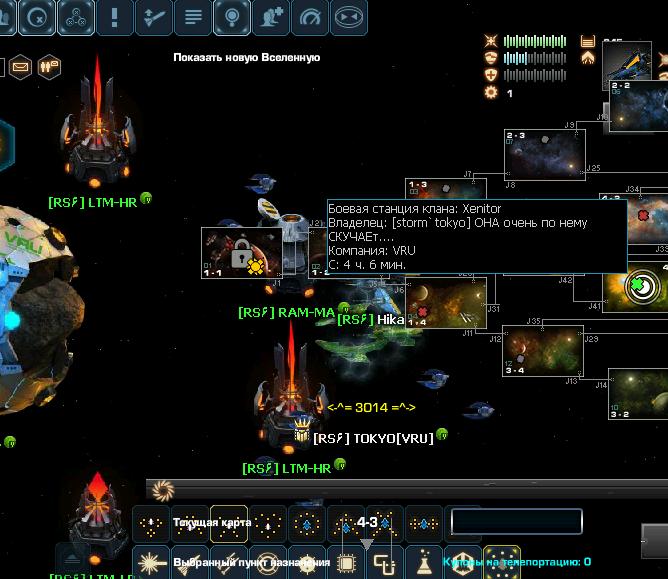Select the flask item in the bottom bar

pyautogui.click(x=424, y=562)
